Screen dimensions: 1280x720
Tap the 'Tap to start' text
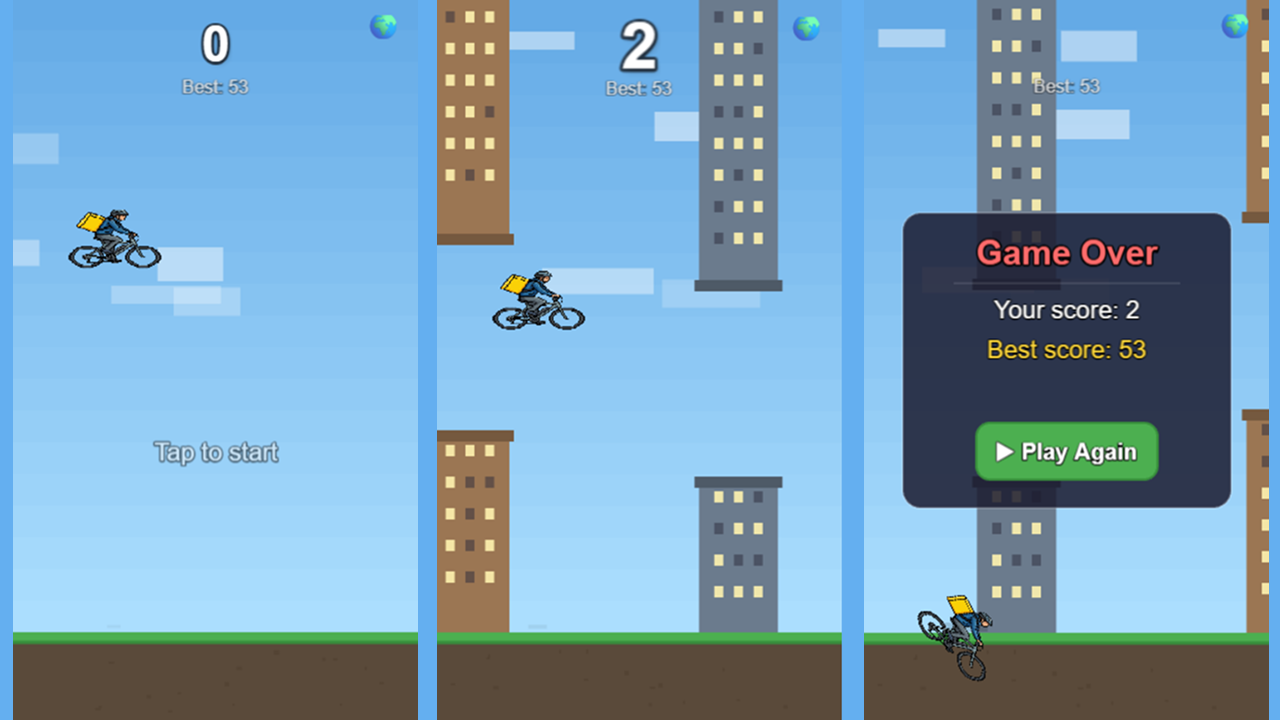click(x=216, y=452)
